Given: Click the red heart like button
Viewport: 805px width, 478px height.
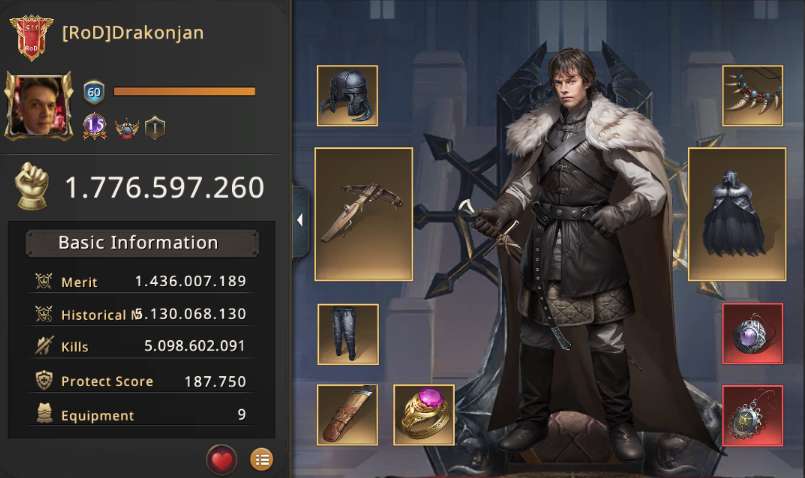Looking at the screenshot, I should tap(221, 459).
